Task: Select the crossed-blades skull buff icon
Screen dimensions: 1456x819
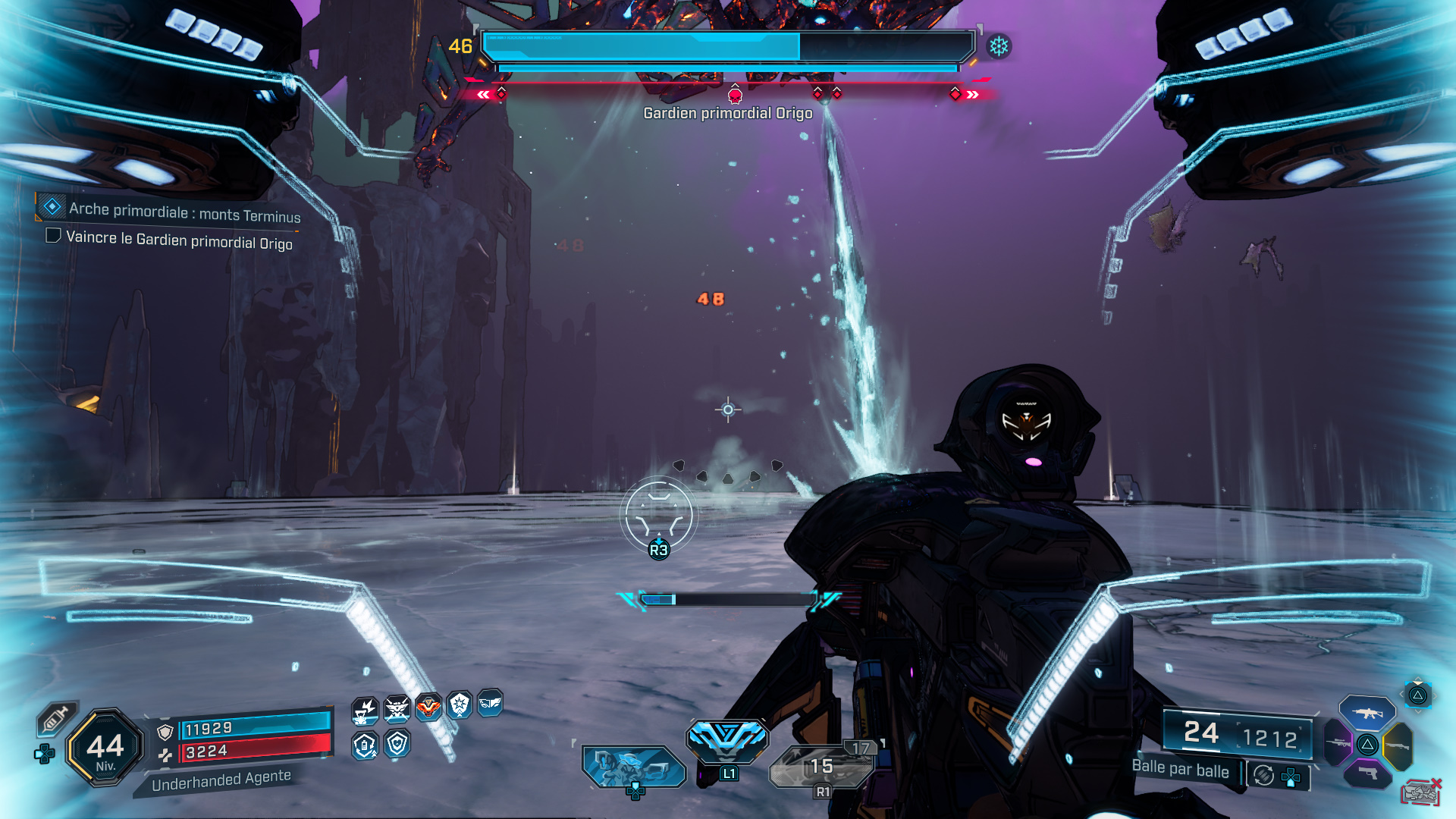Action: (x=397, y=709)
